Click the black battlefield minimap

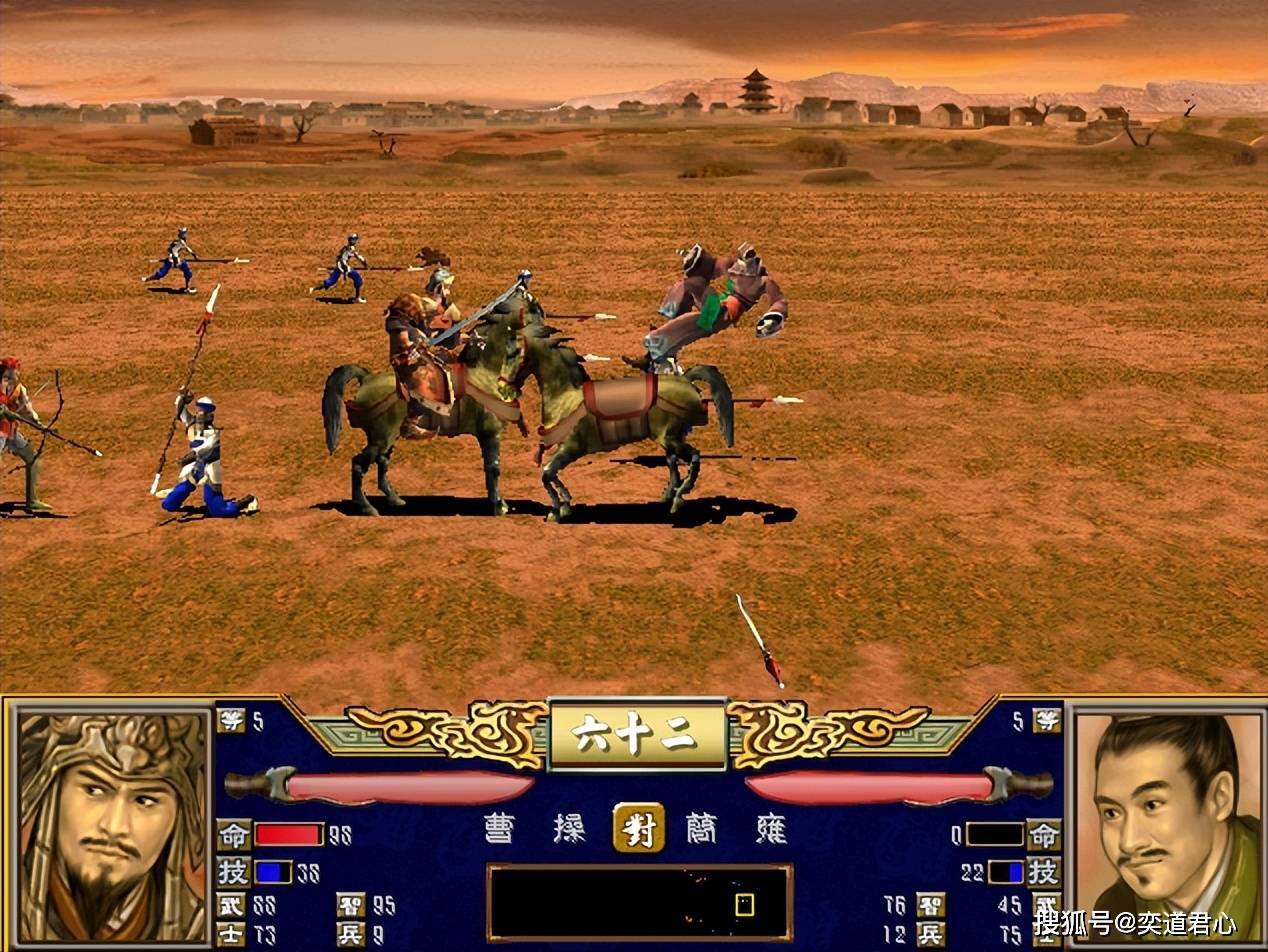point(639,903)
